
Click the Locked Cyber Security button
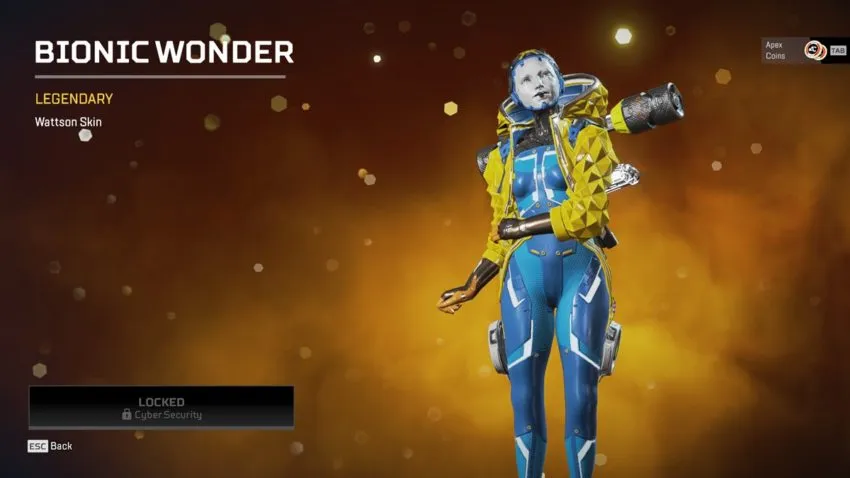(161, 407)
